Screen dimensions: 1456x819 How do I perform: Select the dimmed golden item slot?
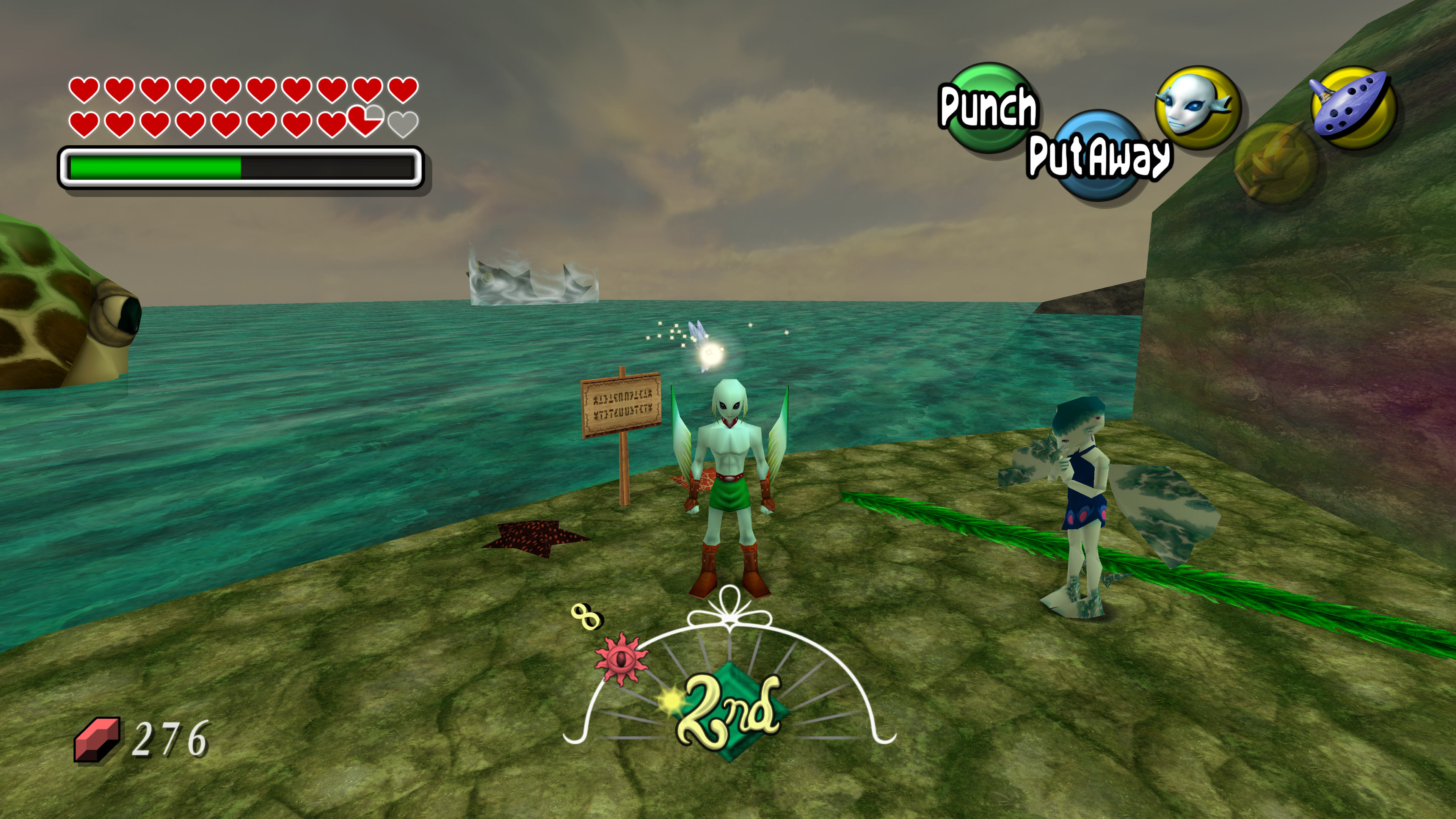(1275, 163)
